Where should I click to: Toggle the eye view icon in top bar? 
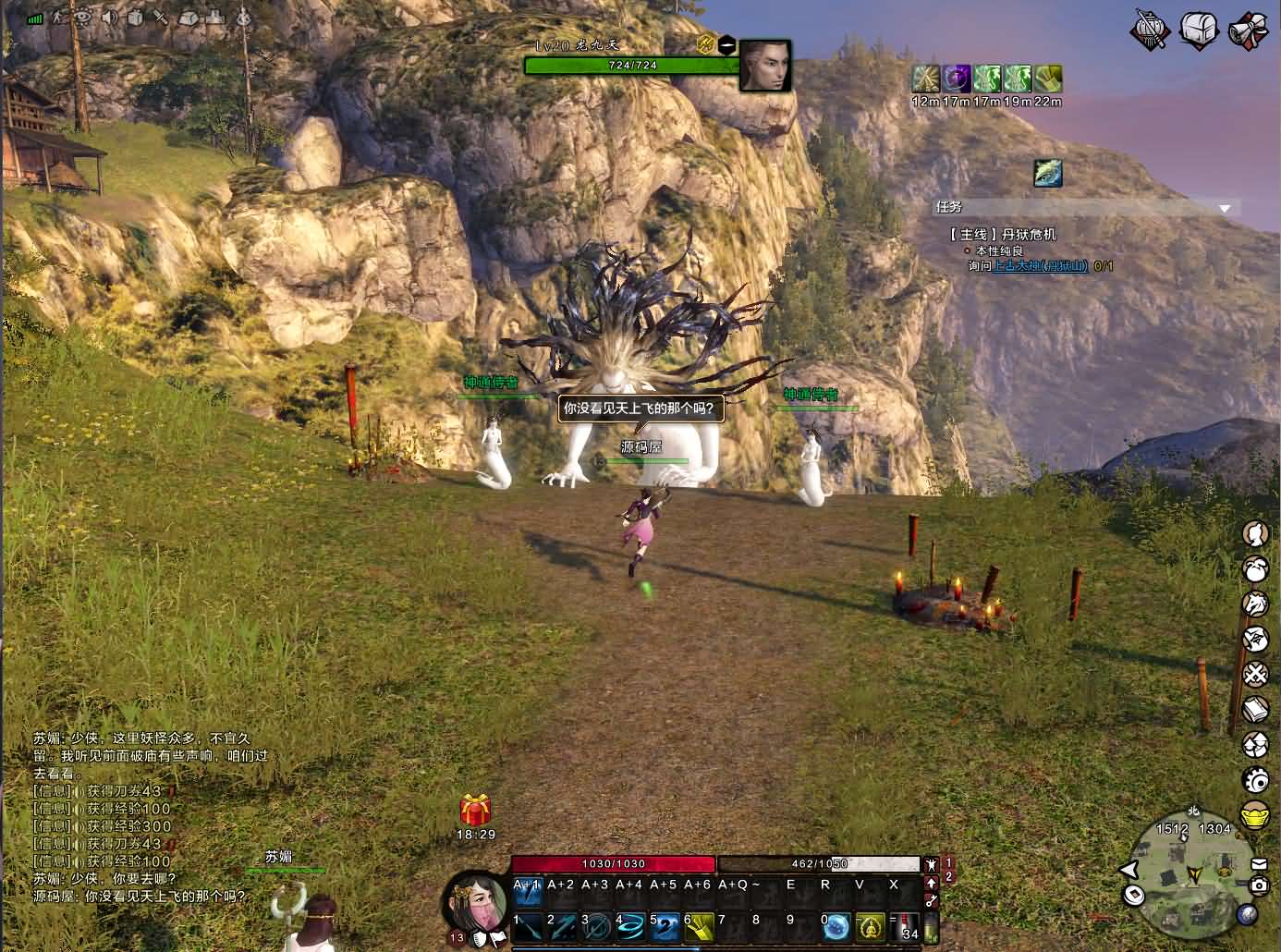point(83,16)
